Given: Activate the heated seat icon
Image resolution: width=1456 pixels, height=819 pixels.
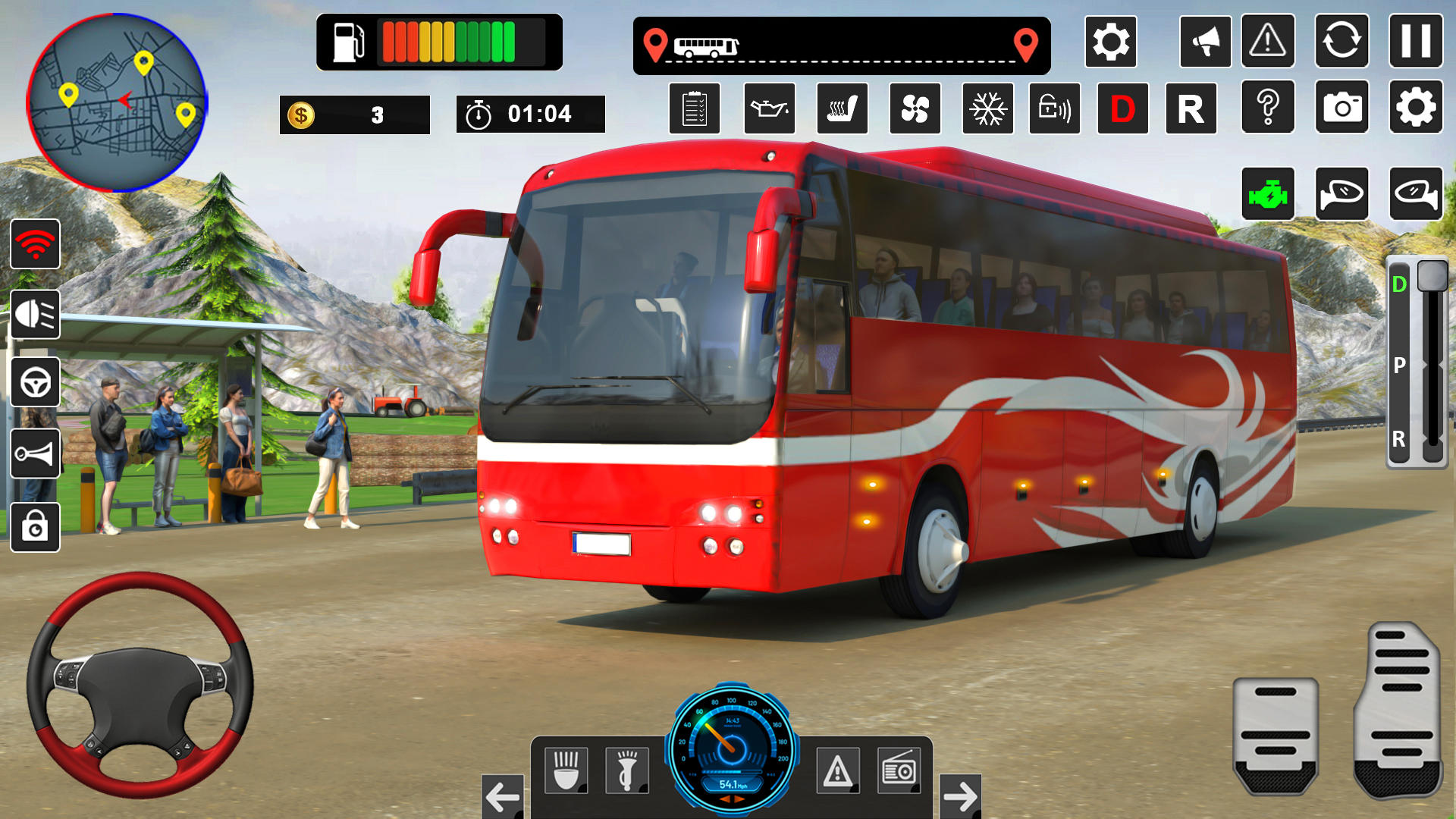Looking at the screenshot, I should point(842,109).
